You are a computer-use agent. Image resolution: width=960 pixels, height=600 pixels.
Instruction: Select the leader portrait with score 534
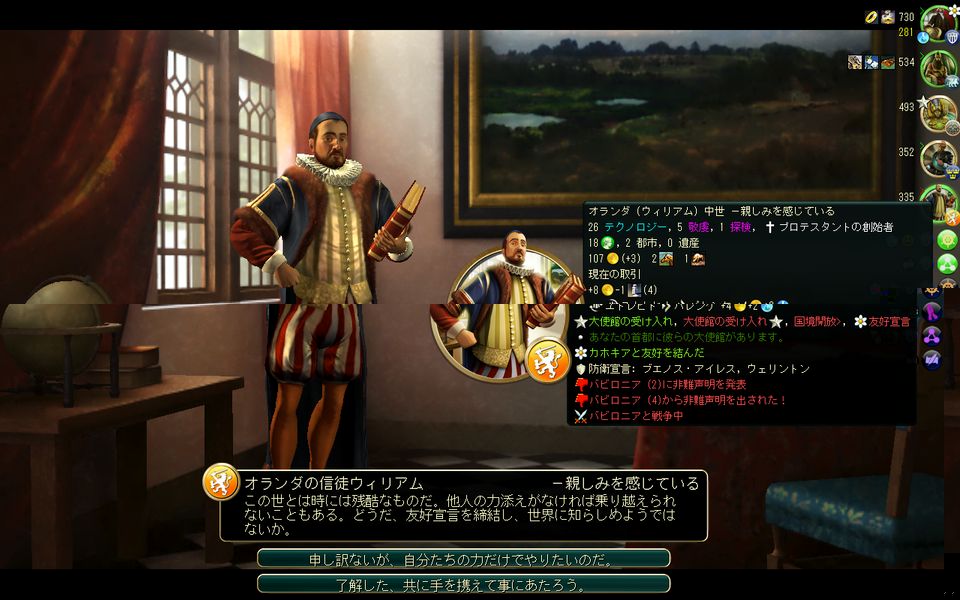point(939,68)
